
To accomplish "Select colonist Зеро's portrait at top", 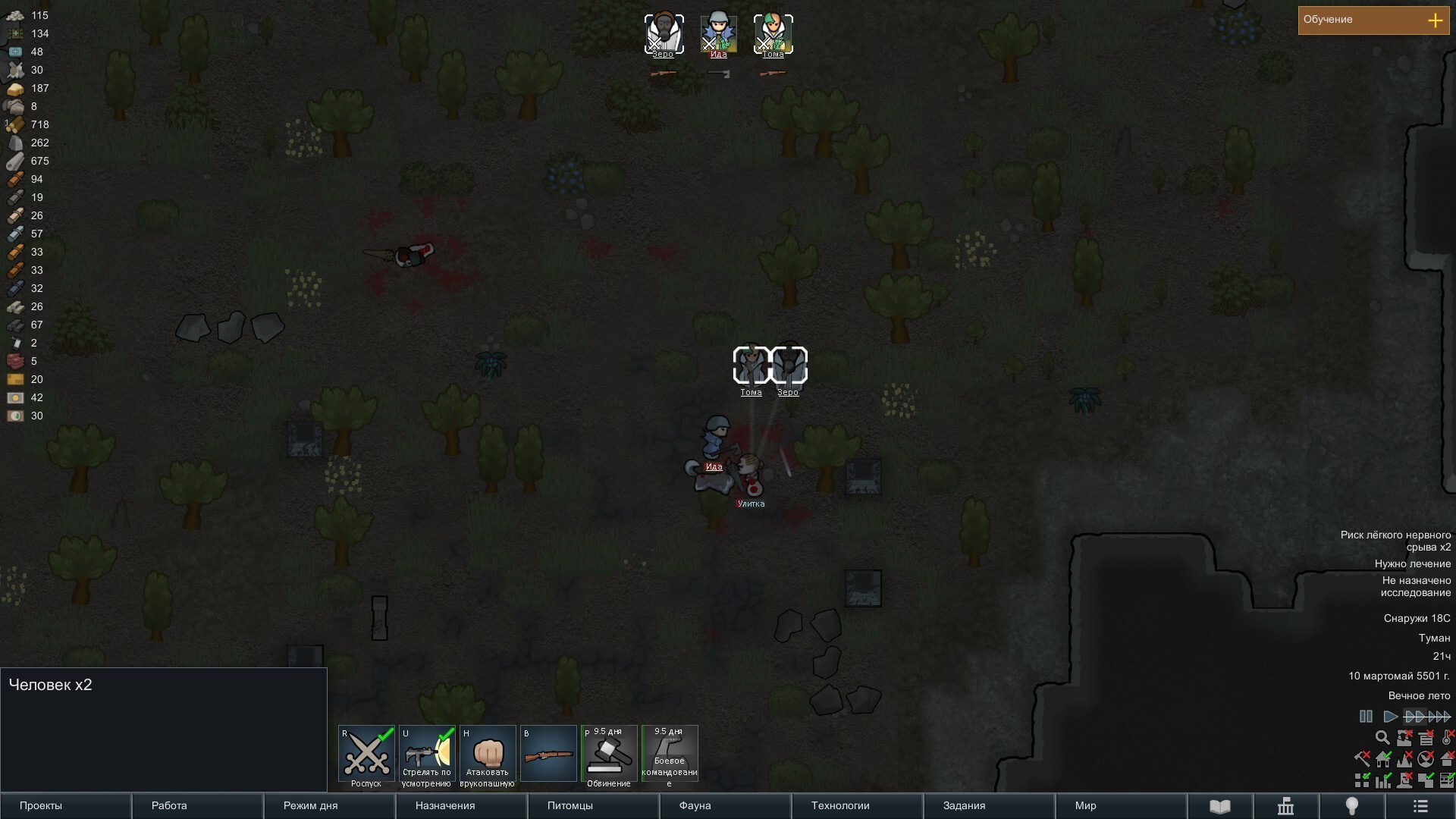I will pos(664,33).
